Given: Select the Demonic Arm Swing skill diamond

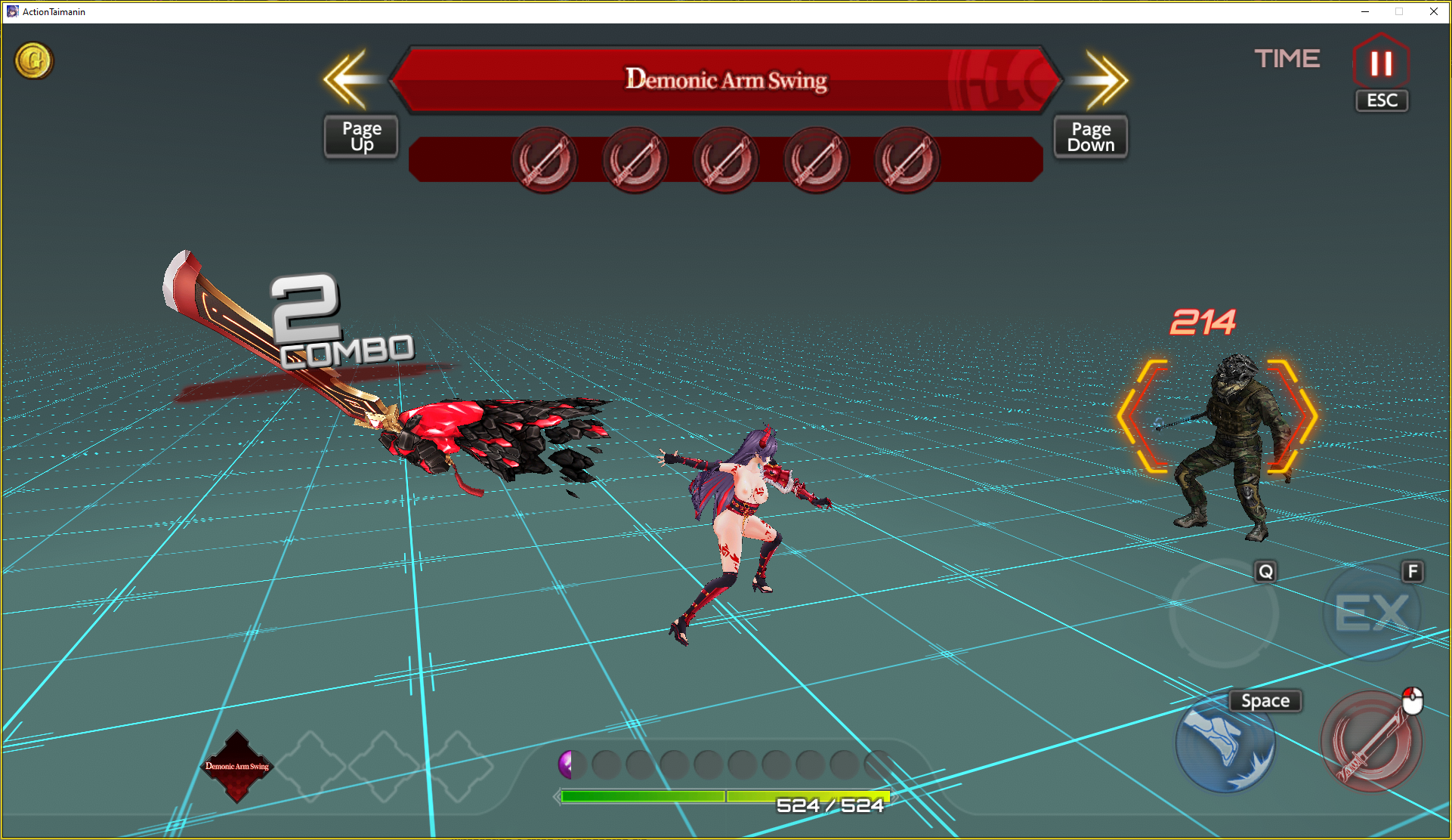Looking at the screenshot, I should (x=236, y=765).
